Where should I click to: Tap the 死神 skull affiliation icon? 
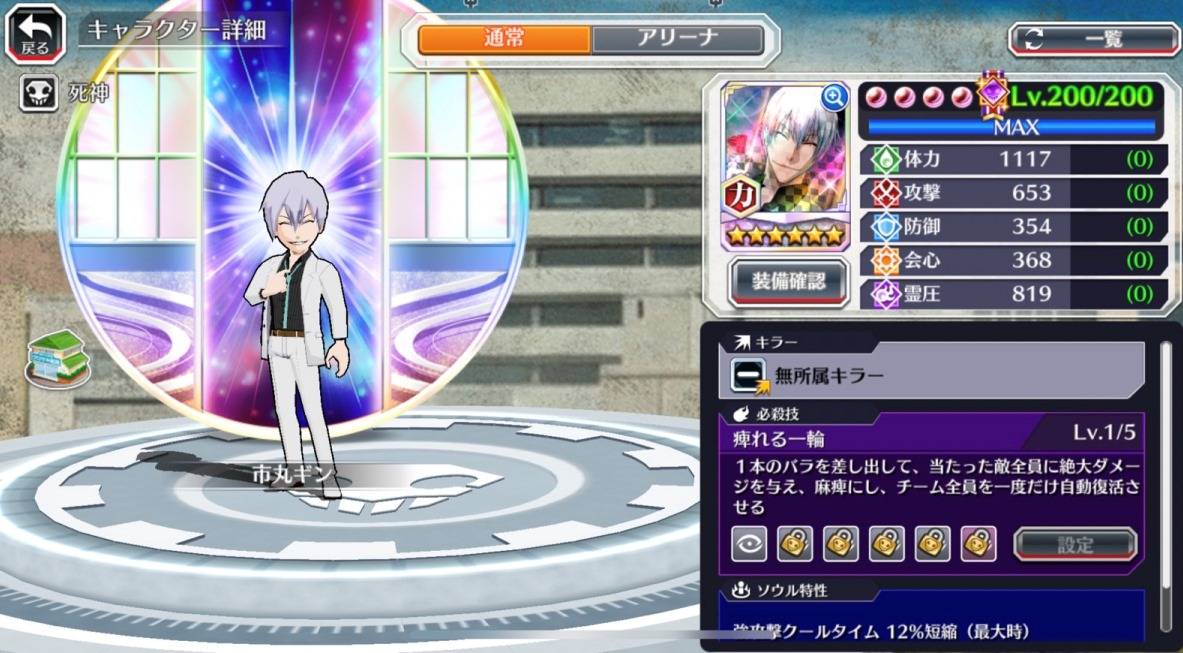click(x=38, y=94)
